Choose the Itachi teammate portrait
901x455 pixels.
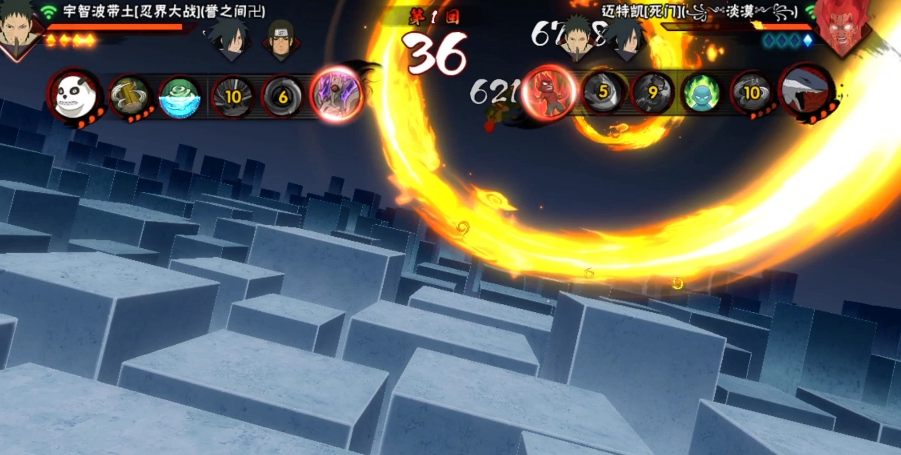click(280, 40)
